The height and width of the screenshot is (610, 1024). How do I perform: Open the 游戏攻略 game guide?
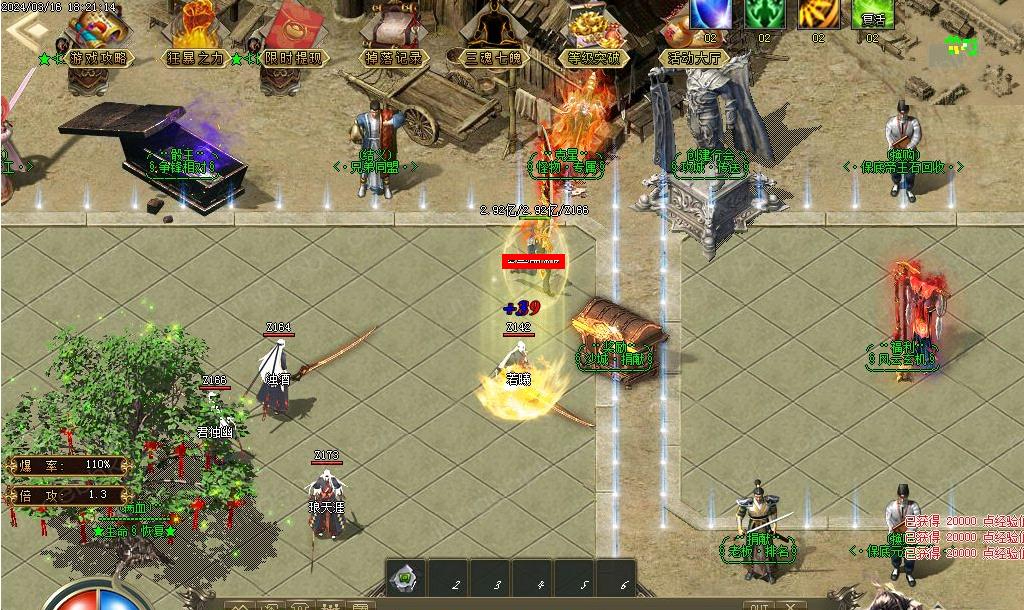point(98,33)
